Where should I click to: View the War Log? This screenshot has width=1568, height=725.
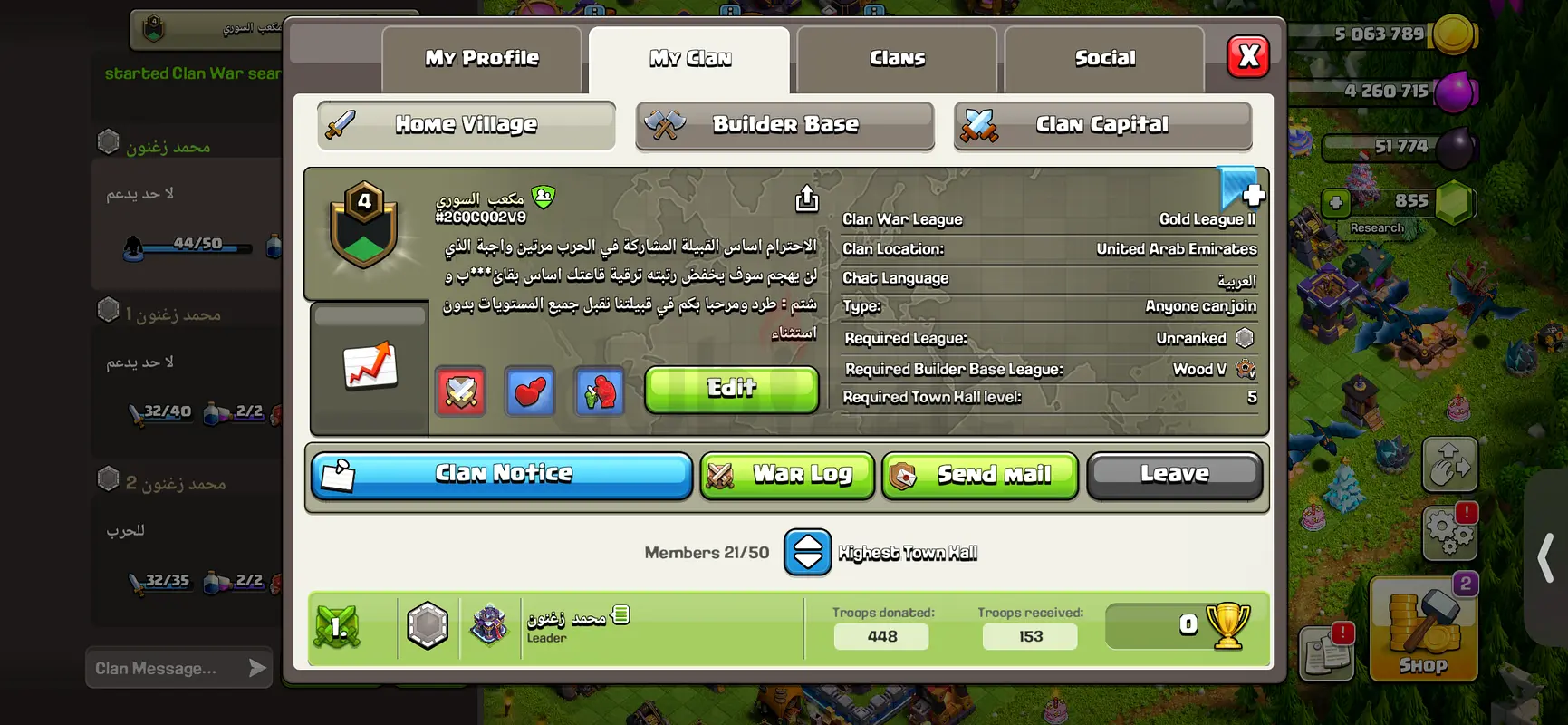point(786,475)
